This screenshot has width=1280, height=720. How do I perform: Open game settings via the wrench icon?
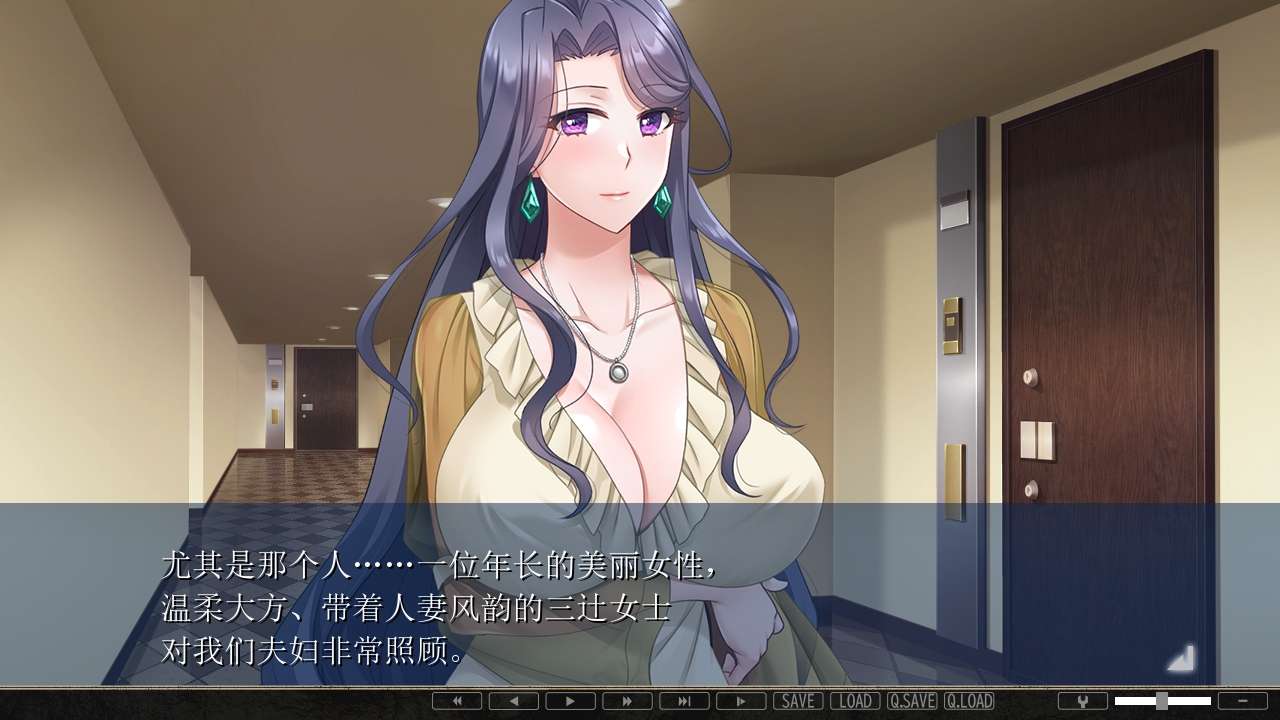(x=1083, y=701)
